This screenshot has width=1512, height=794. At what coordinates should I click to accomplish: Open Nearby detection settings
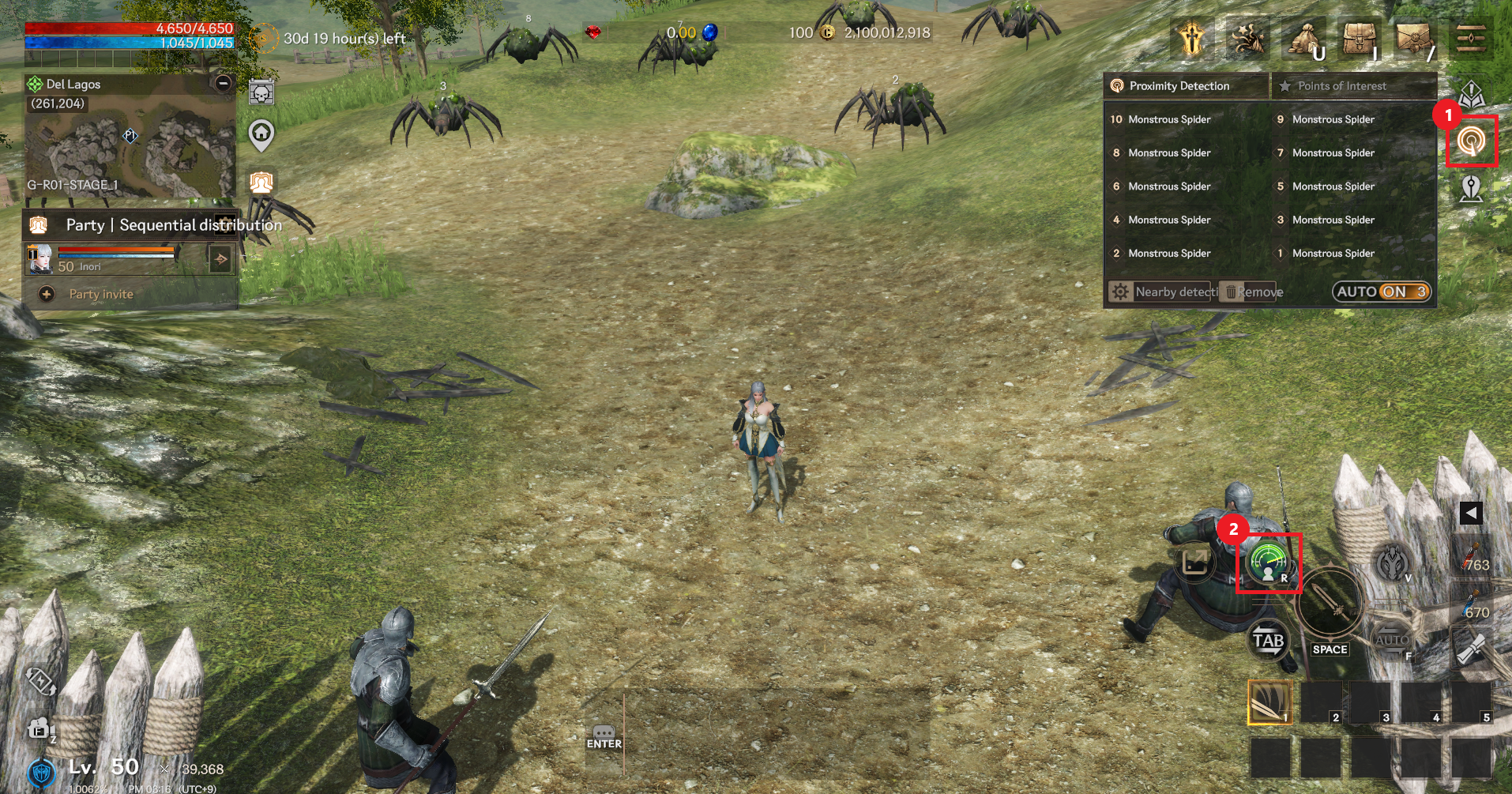click(1163, 292)
